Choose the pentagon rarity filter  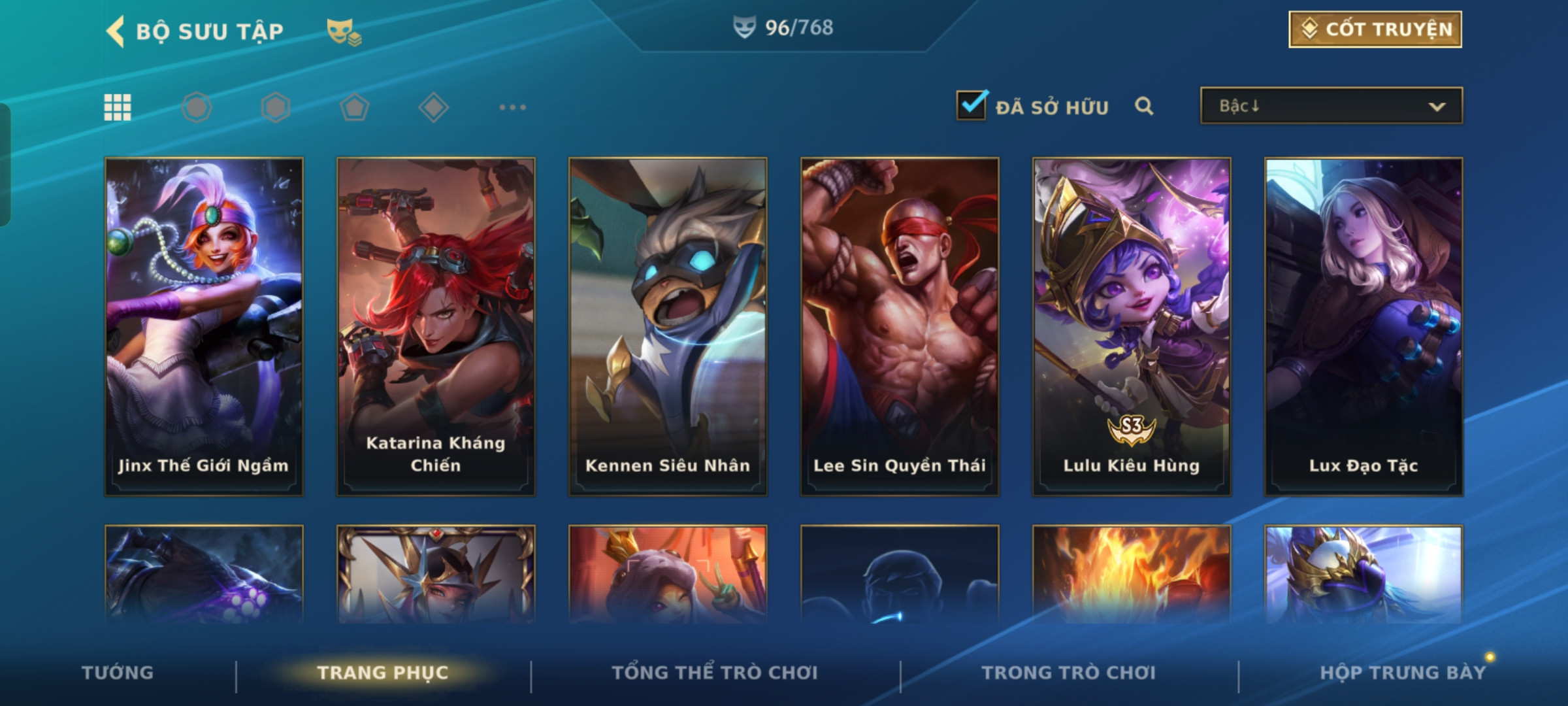[354, 107]
